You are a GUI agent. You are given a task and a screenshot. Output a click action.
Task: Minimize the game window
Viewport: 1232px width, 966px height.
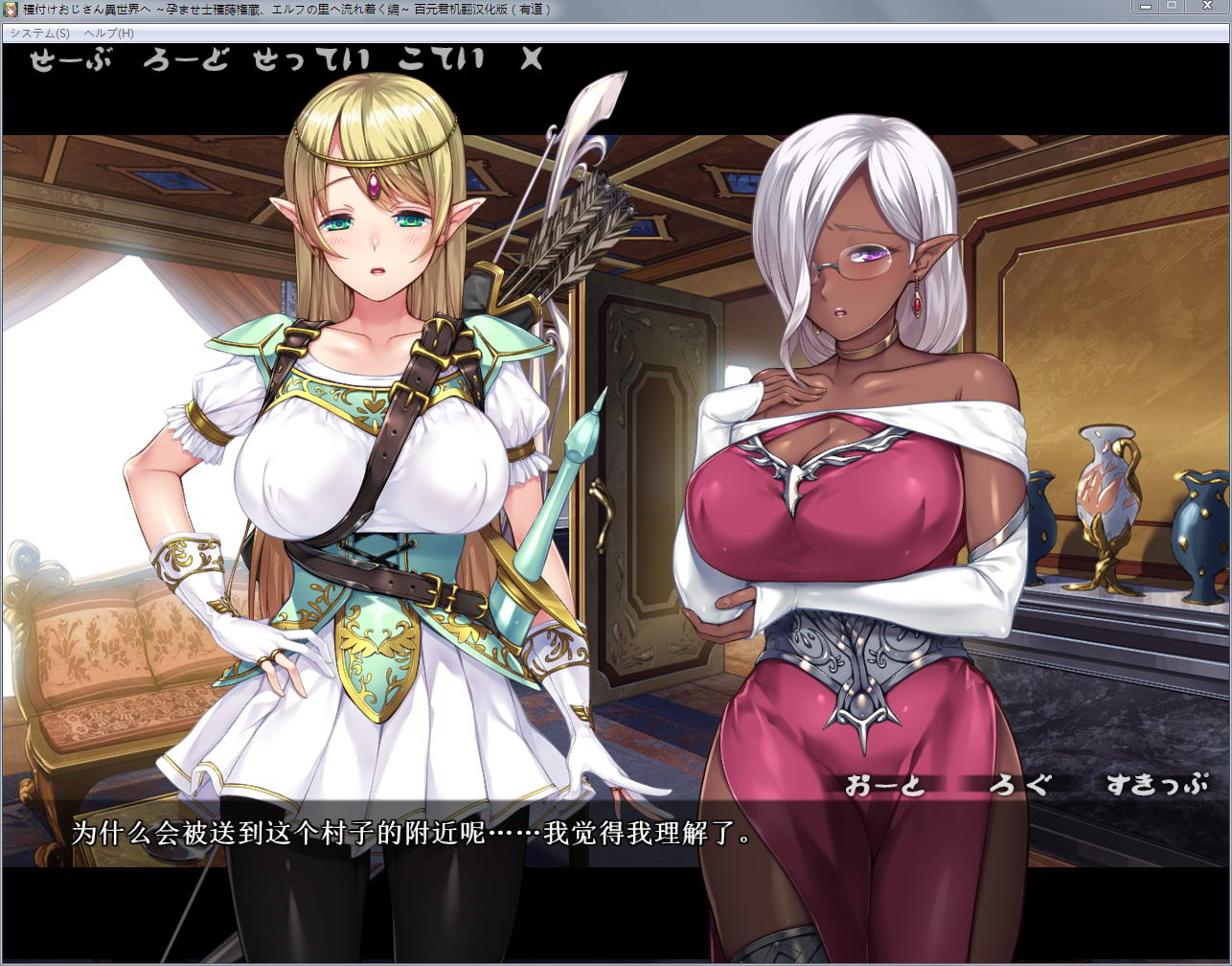click(x=1146, y=7)
